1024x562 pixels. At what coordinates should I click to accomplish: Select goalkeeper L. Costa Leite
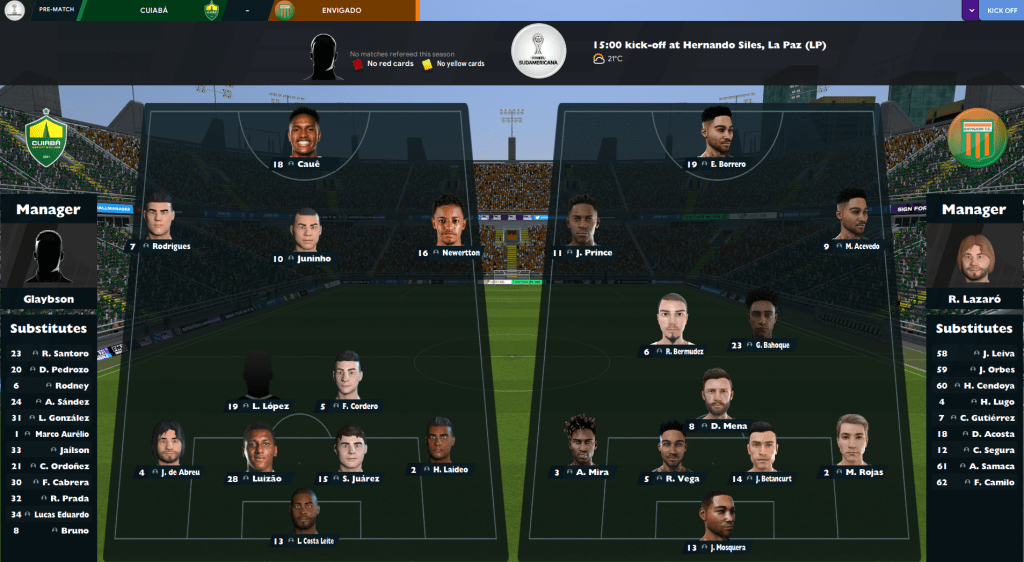pyautogui.click(x=304, y=513)
